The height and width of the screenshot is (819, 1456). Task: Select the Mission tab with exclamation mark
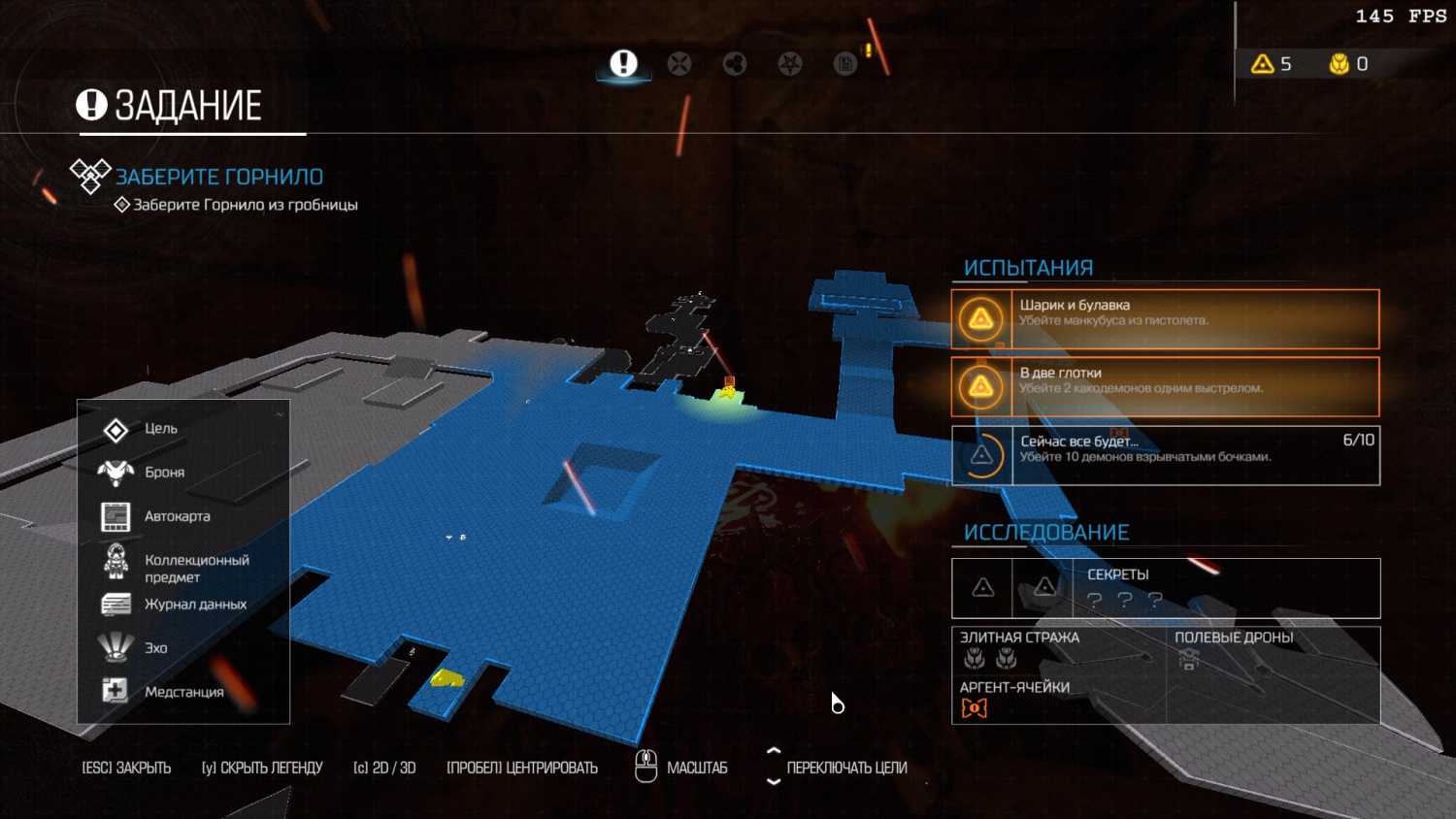623,64
